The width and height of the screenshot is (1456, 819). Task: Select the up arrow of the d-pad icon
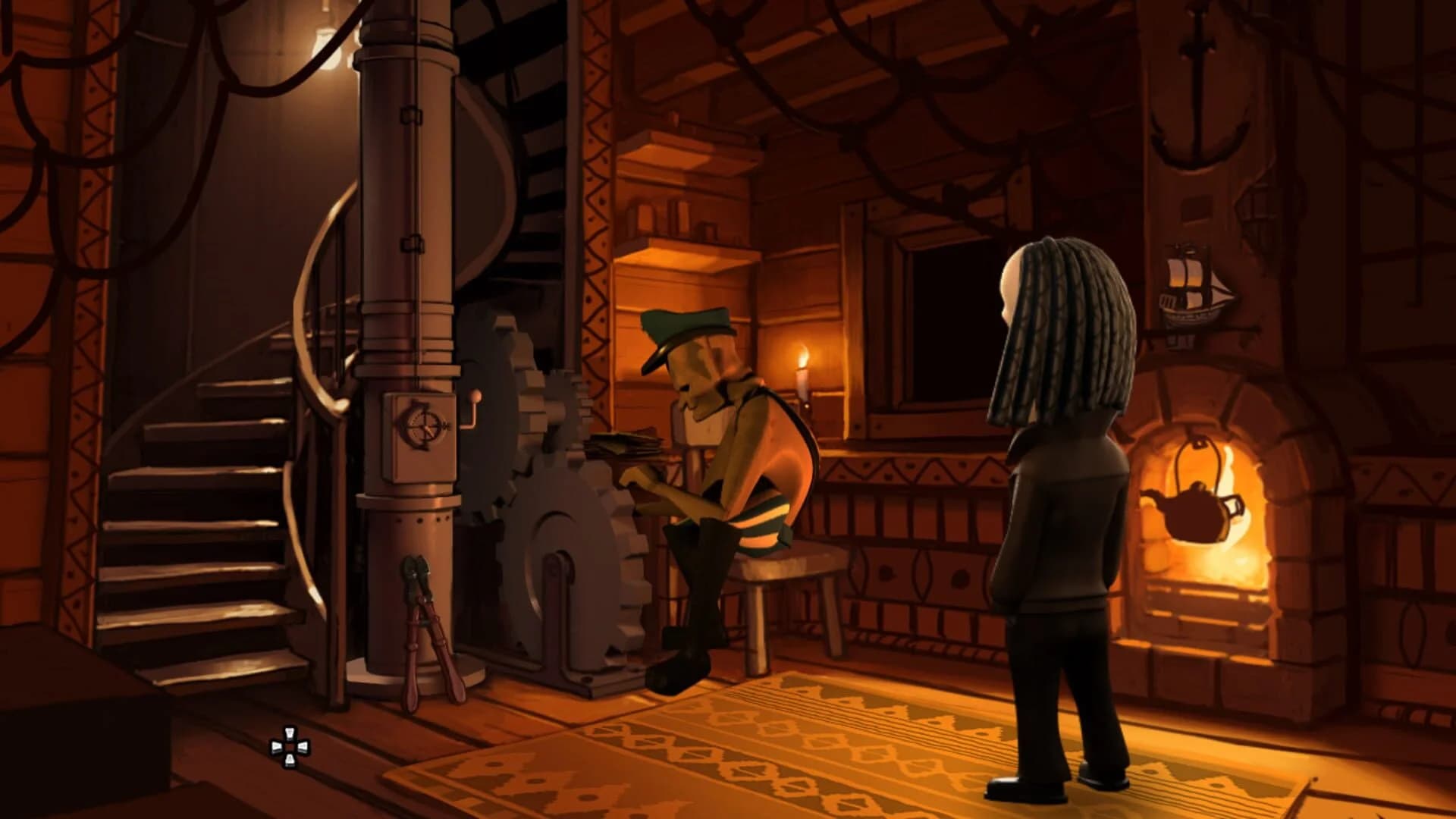pyautogui.click(x=290, y=733)
